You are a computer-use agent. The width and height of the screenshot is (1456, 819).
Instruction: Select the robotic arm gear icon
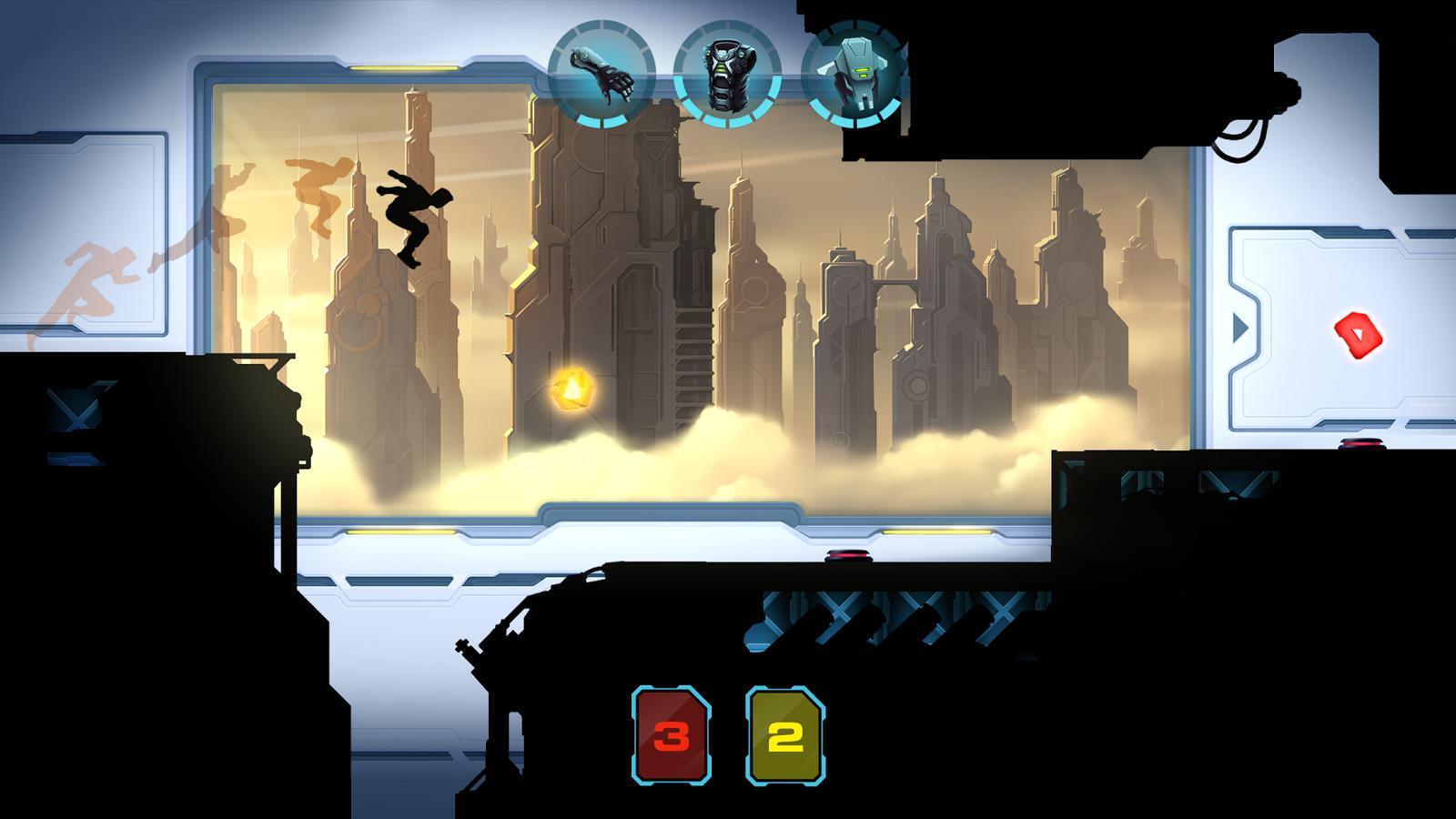point(601,75)
